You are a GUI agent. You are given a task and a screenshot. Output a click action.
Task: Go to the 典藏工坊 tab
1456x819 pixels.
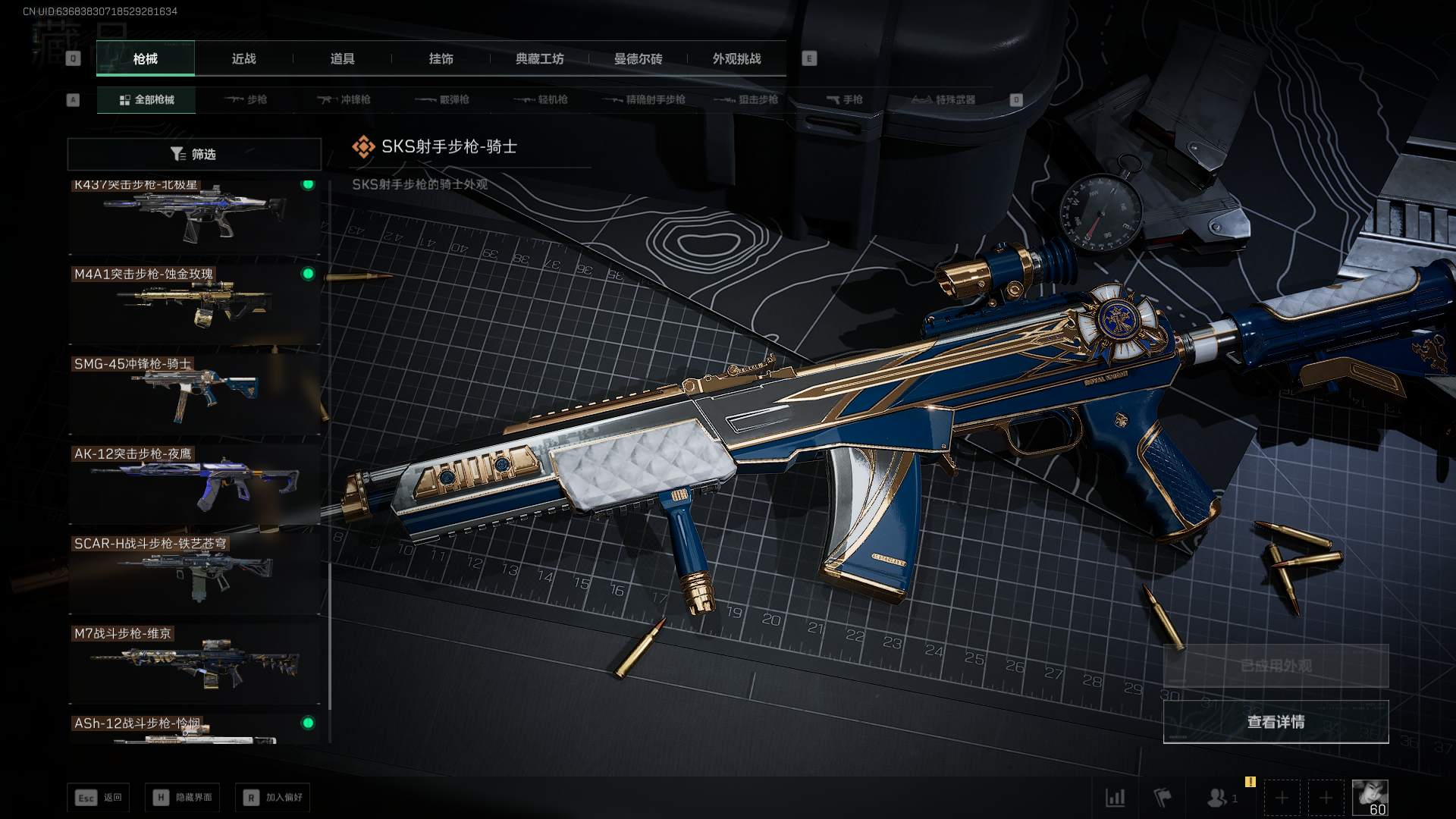pos(539,58)
